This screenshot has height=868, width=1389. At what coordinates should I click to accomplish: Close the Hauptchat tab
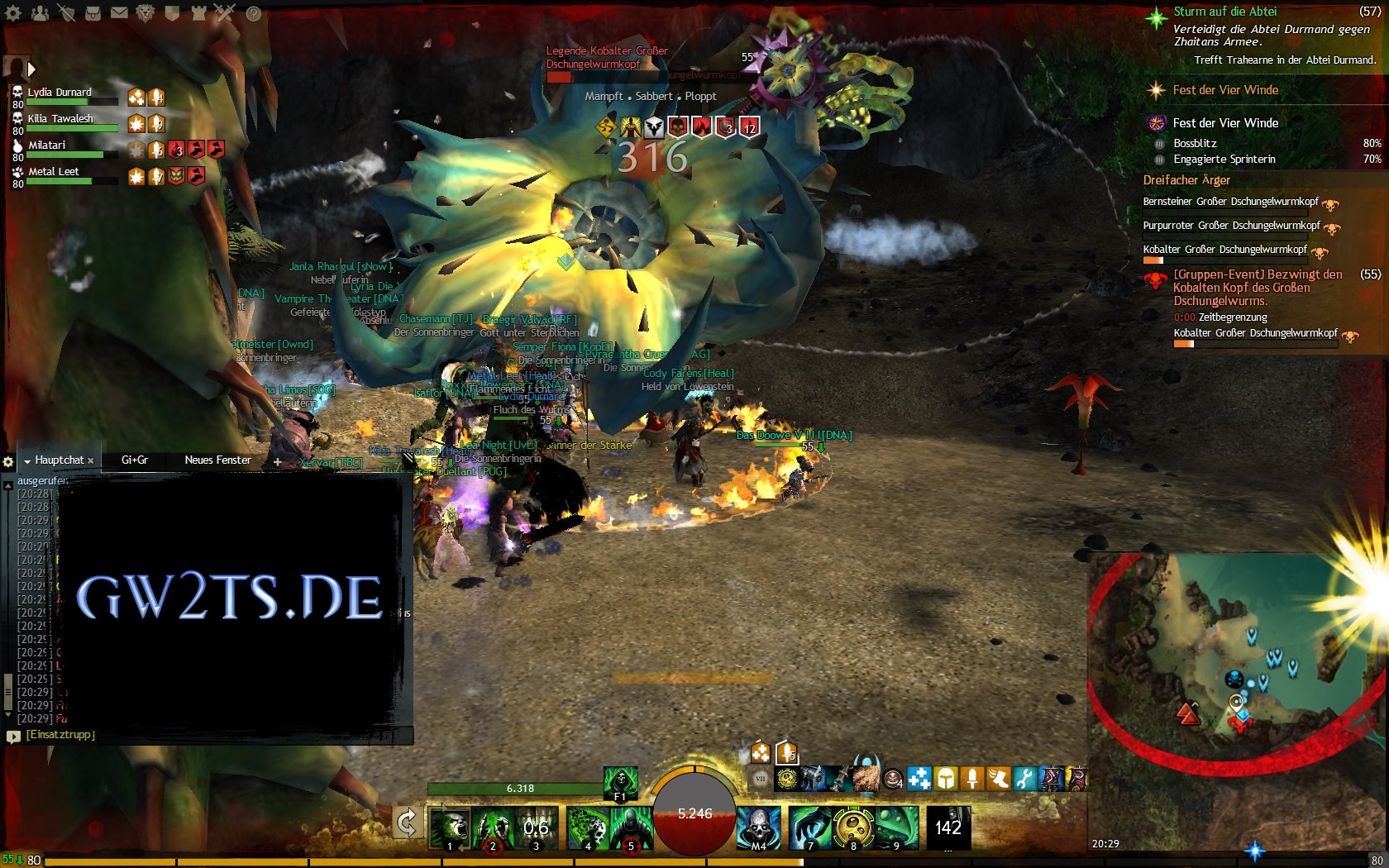click(x=91, y=461)
